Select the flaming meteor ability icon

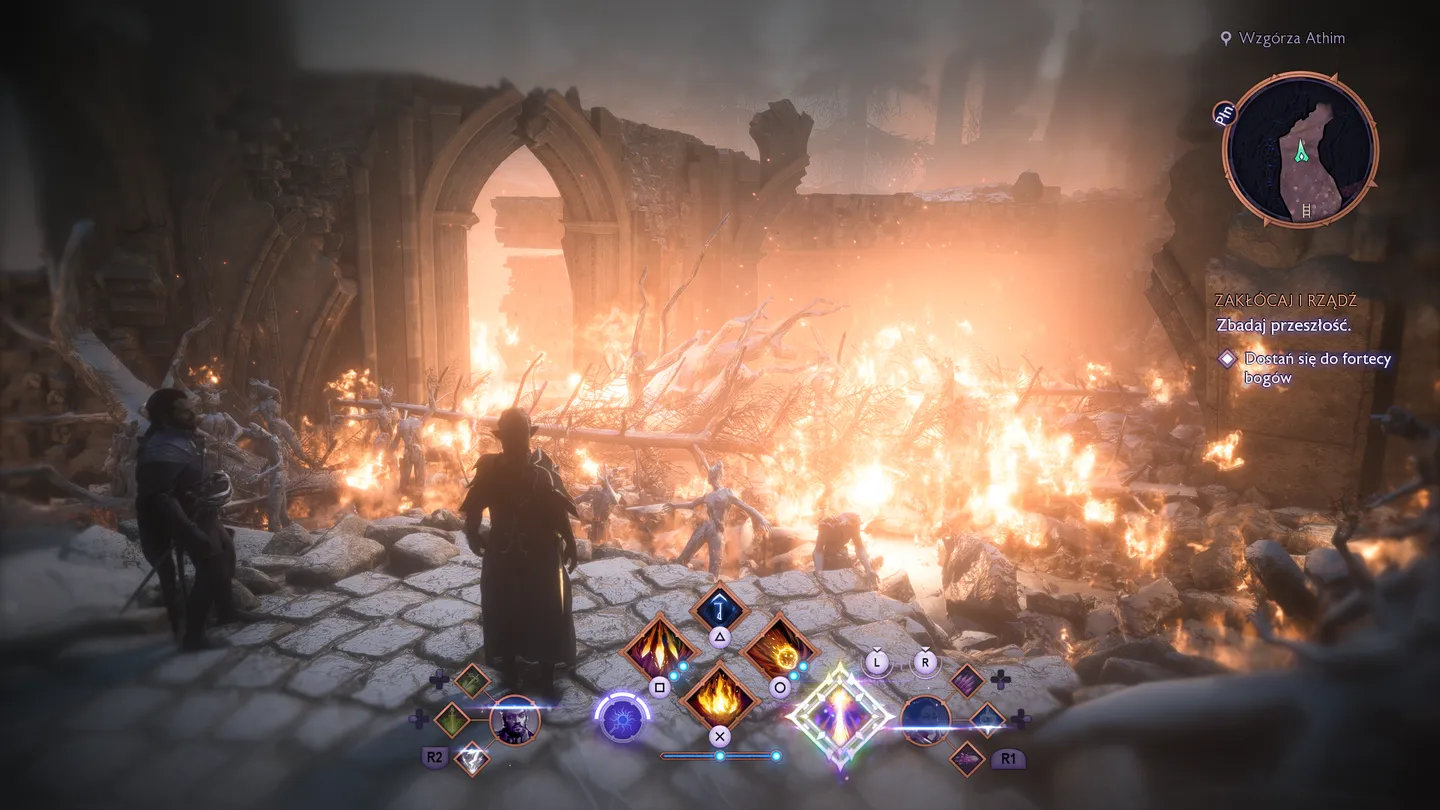click(x=779, y=650)
